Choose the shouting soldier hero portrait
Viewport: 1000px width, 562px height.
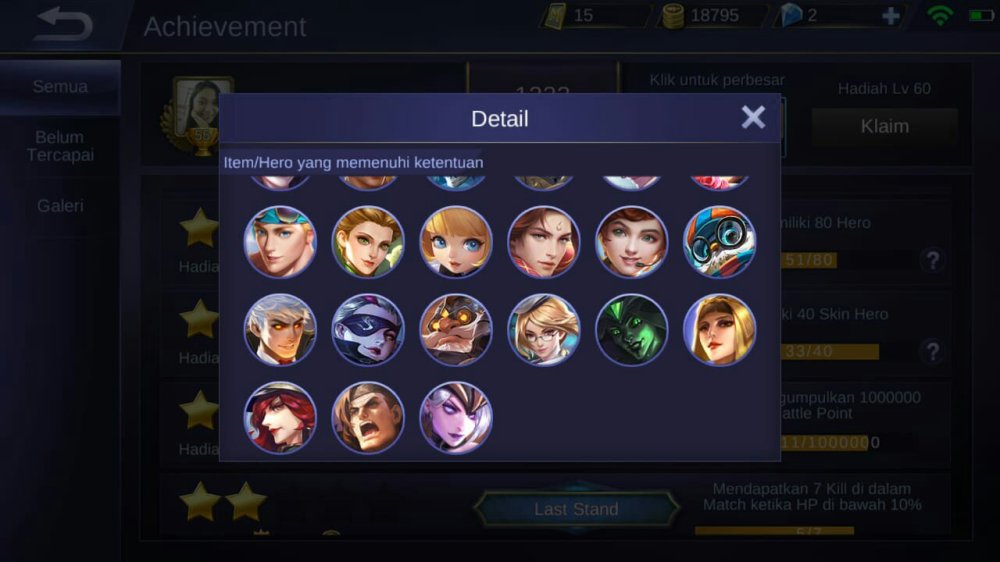[x=368, y=418]
